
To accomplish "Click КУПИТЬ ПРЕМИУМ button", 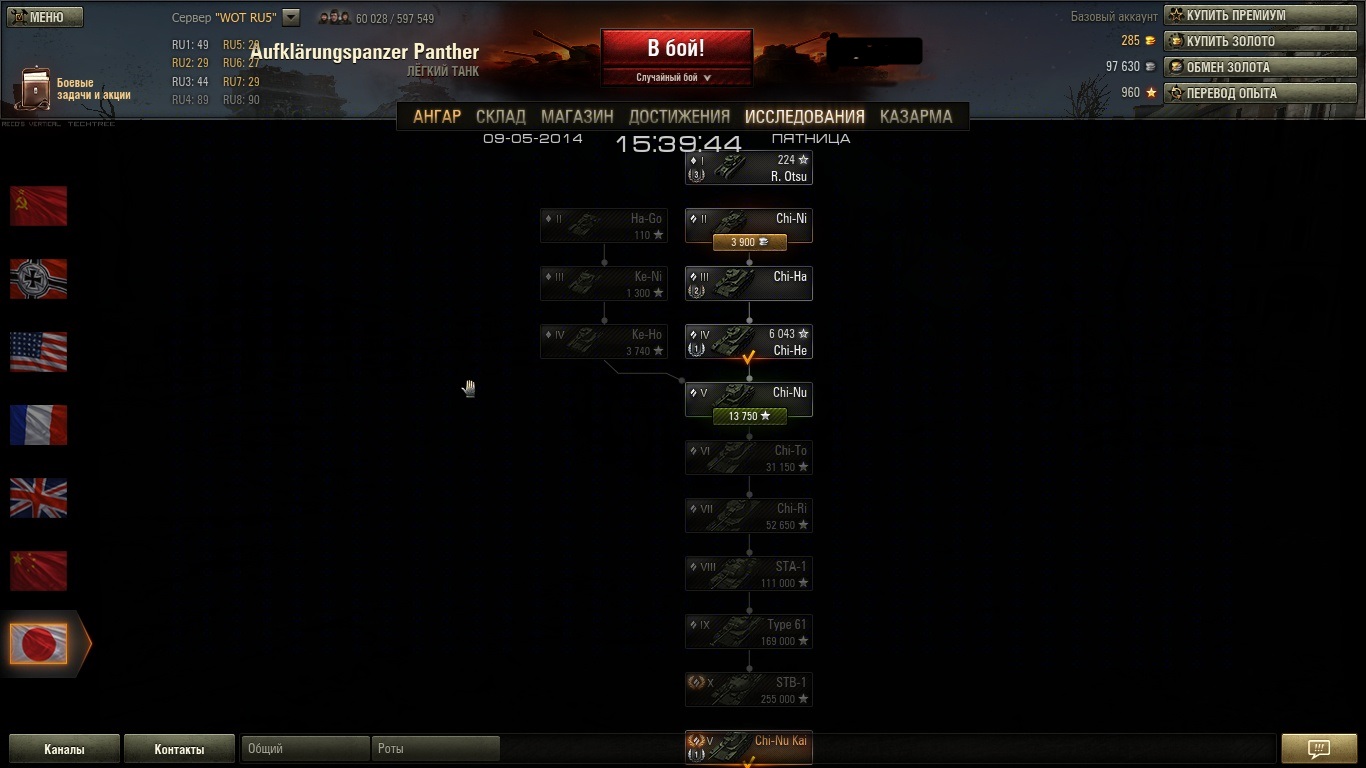I will point(1260,15).
